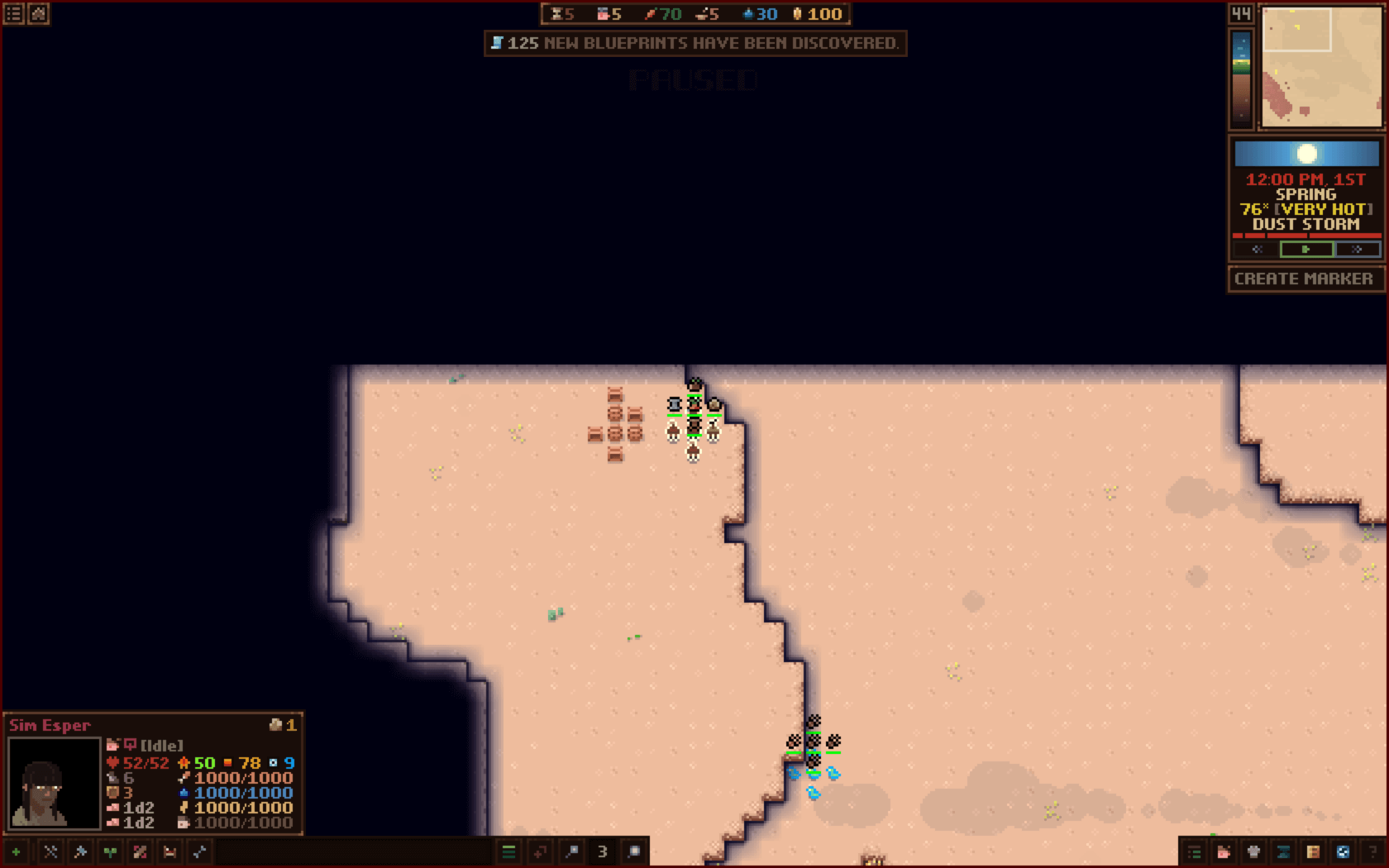
Task: Open help with the question-mark icon
Action: 1373,851
